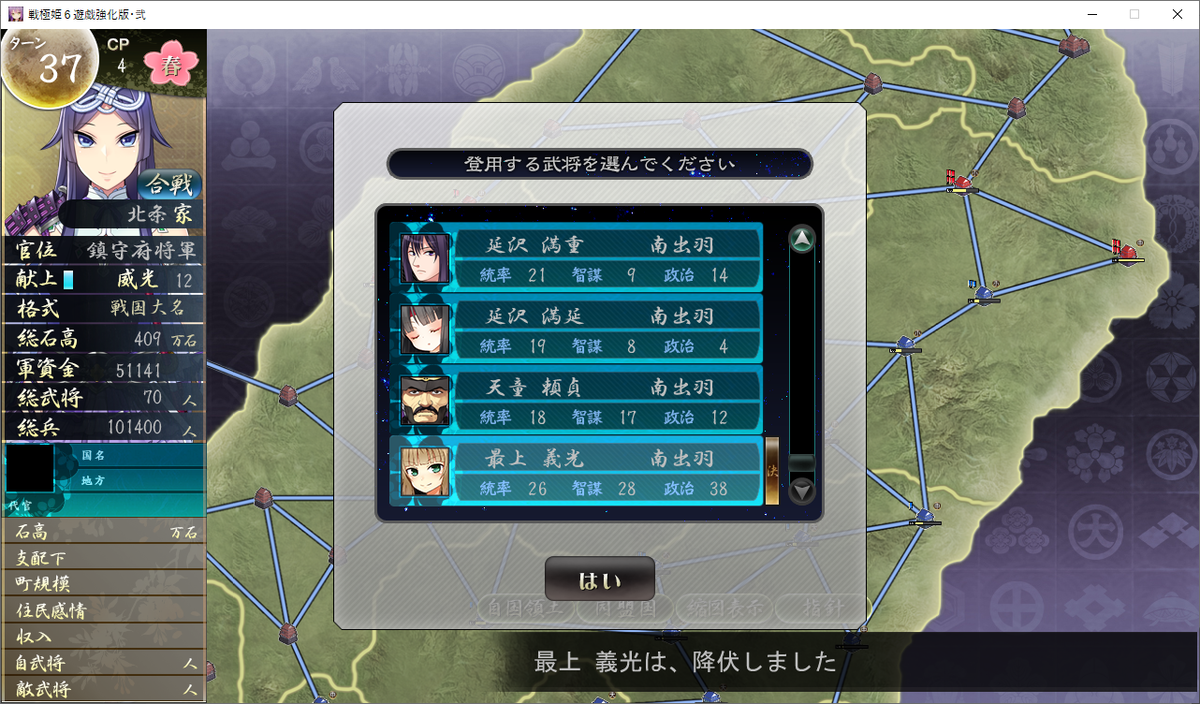
Task: Select 最上 義光 row
Action: pyautogui.click(x=577, y=471)
